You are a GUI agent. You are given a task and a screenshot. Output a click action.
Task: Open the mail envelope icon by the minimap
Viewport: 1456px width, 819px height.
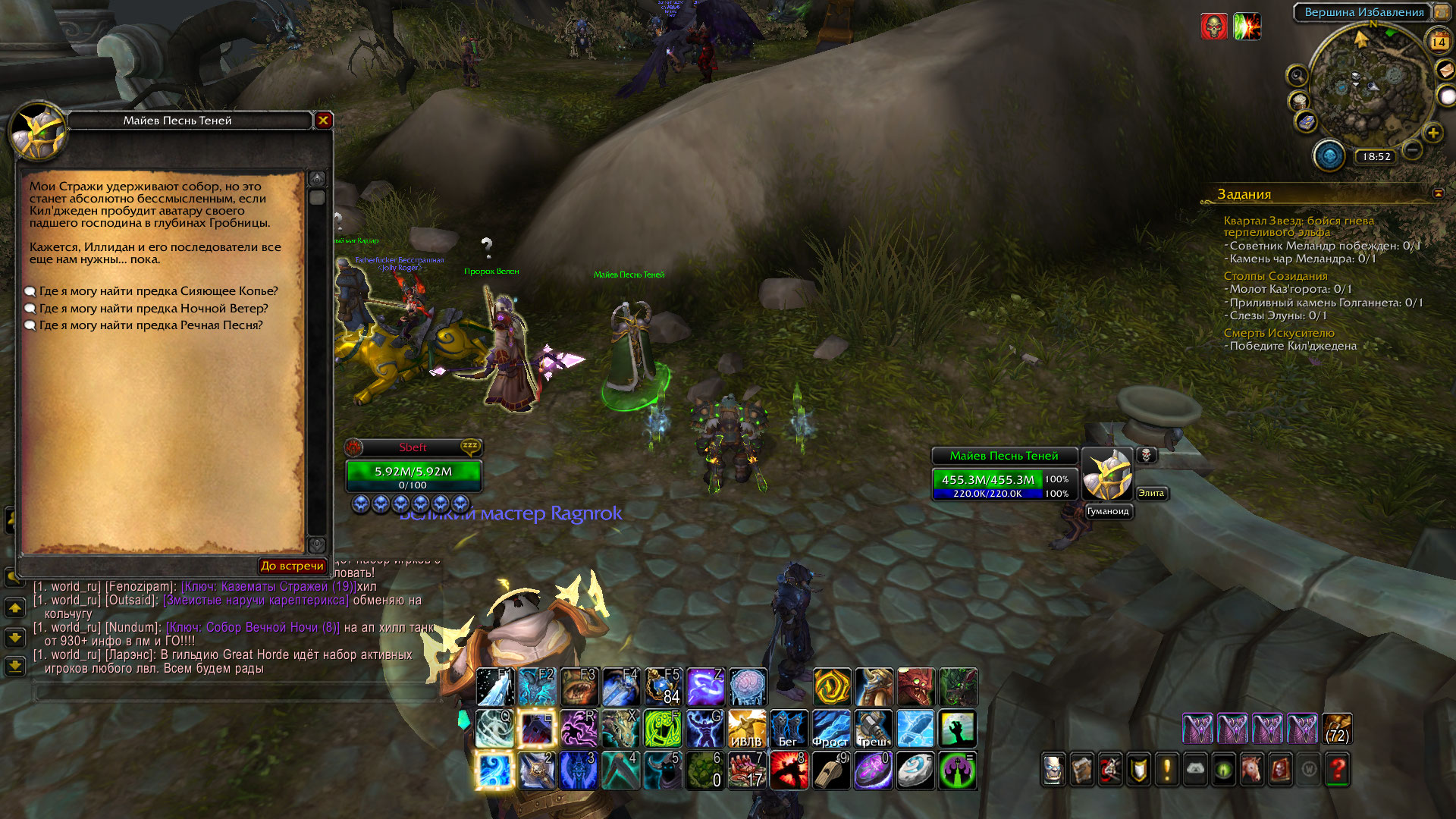(x=1445, y=70)
